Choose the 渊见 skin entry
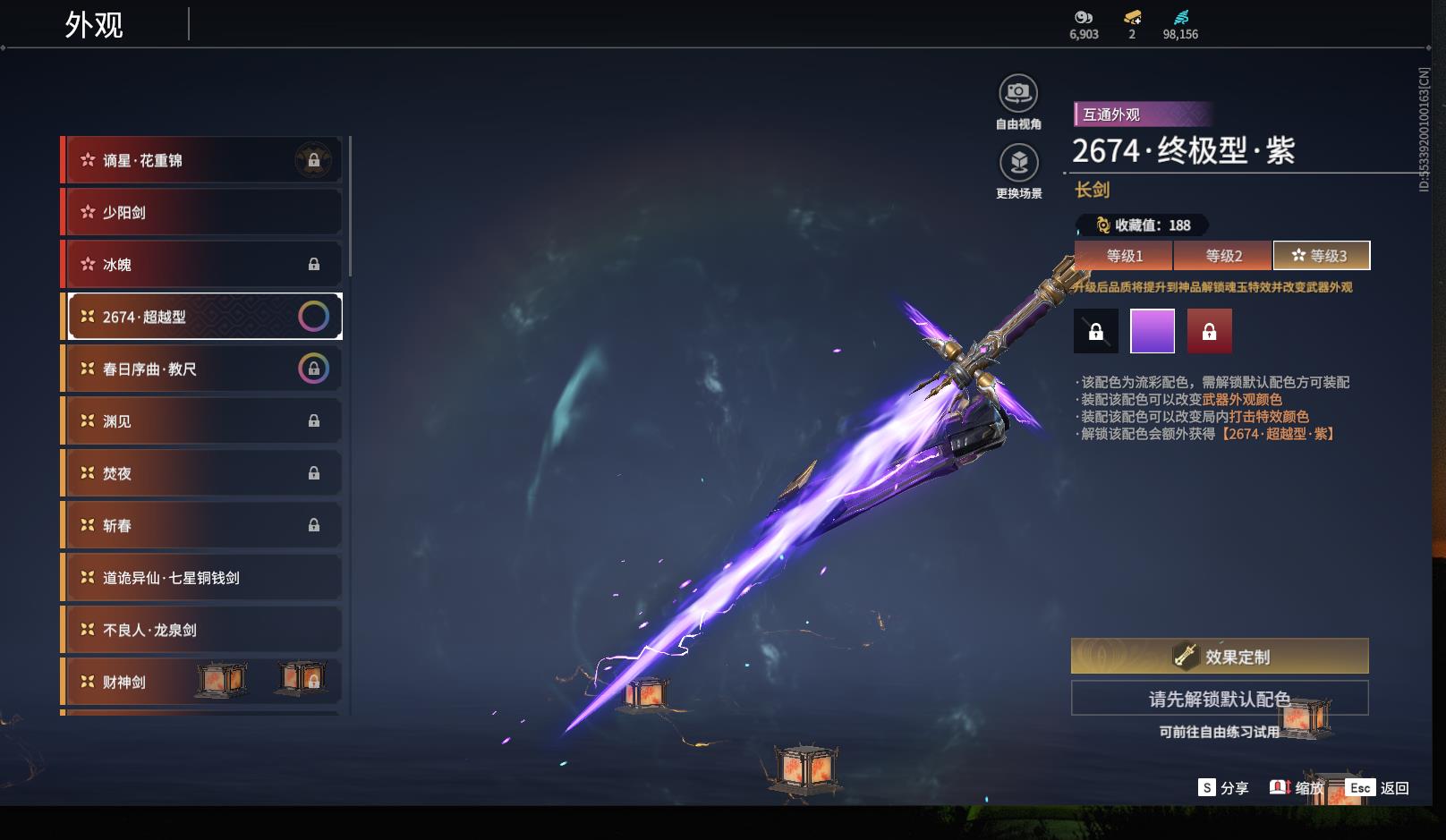Screen dimensions: 1446x840 (x=203, y=420)
